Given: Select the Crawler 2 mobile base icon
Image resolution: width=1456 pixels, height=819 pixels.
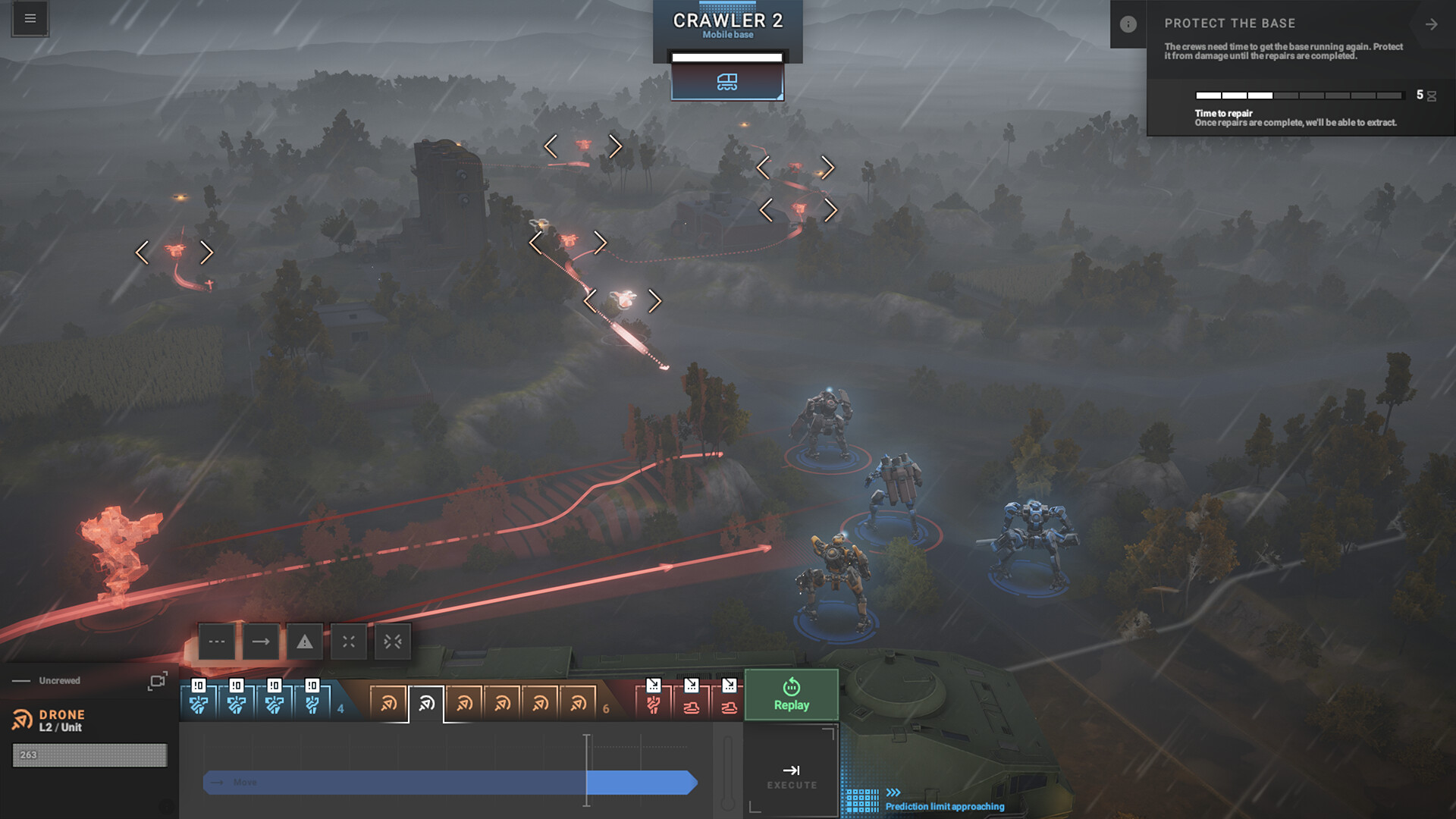Looking at the screenshot, I should (727, 82).
